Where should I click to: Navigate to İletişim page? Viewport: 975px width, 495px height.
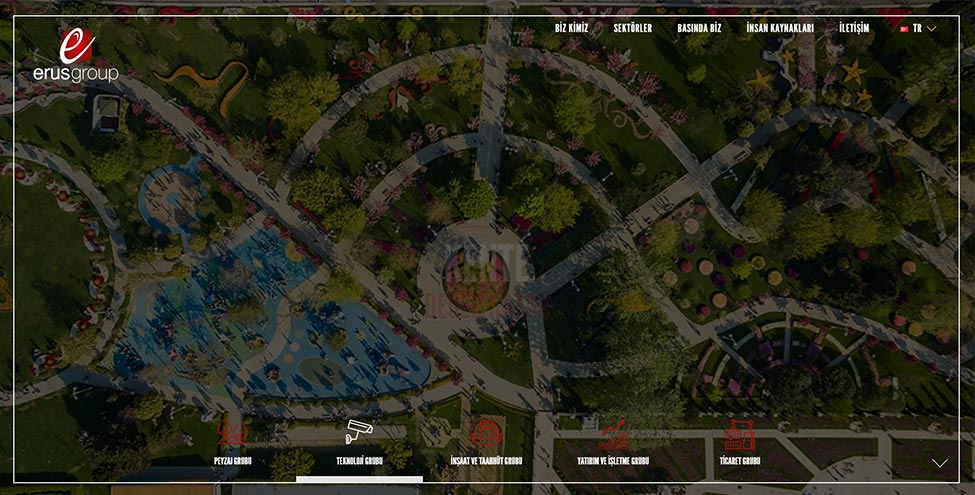[854, 29]
